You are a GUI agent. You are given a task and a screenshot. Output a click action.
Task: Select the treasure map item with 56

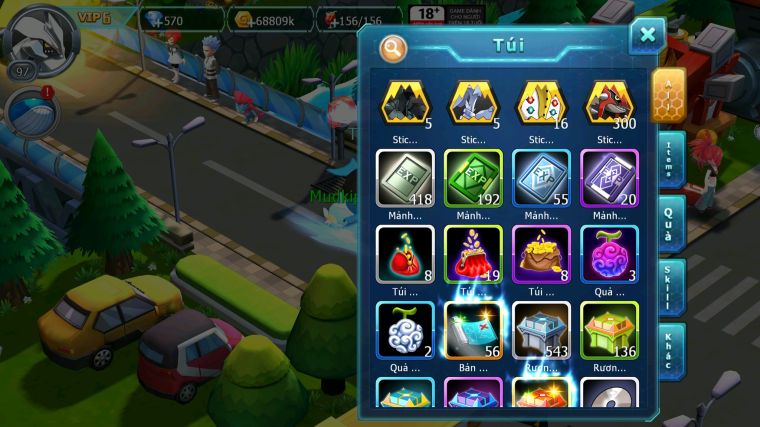point(473,330)
